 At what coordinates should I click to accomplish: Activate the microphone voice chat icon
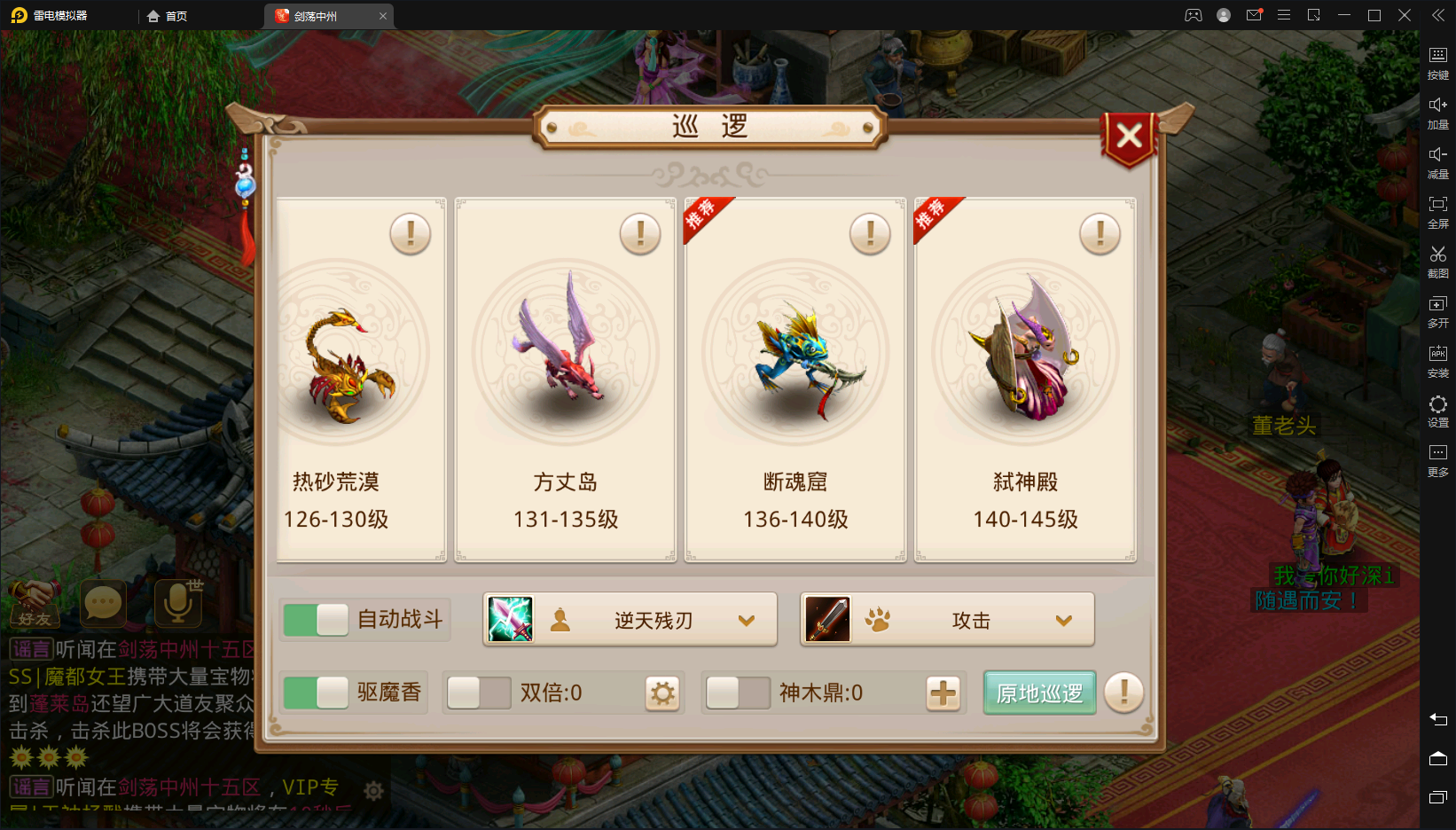177,603
